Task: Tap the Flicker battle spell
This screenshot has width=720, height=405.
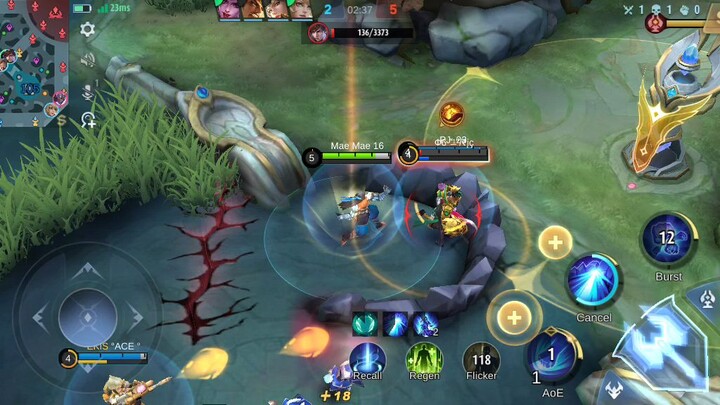Action: click(x=481, y=360)
